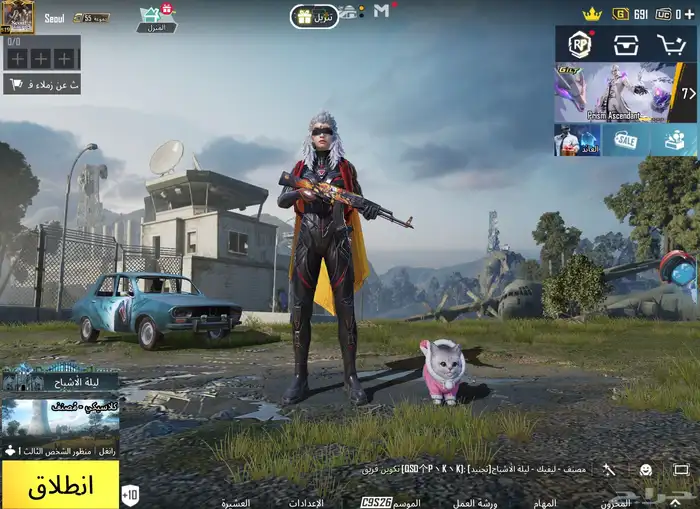Open the المخزون inventory tab
Viewport: 700px width, 509px height.
(617, 502)
